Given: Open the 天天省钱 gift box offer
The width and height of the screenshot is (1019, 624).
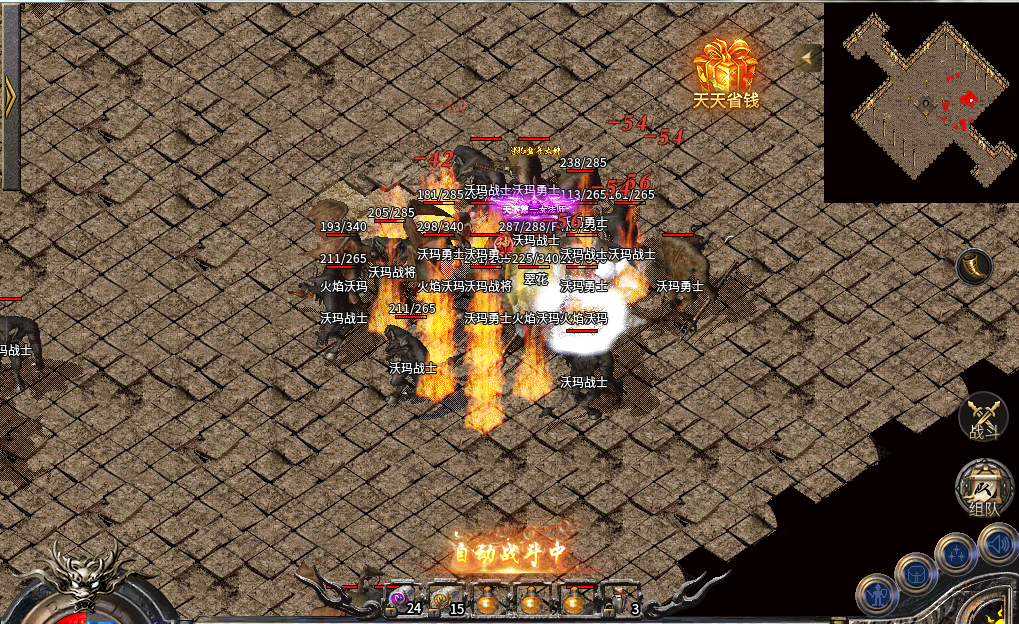Looking at the screenshot, I should (x=726, y=70).
